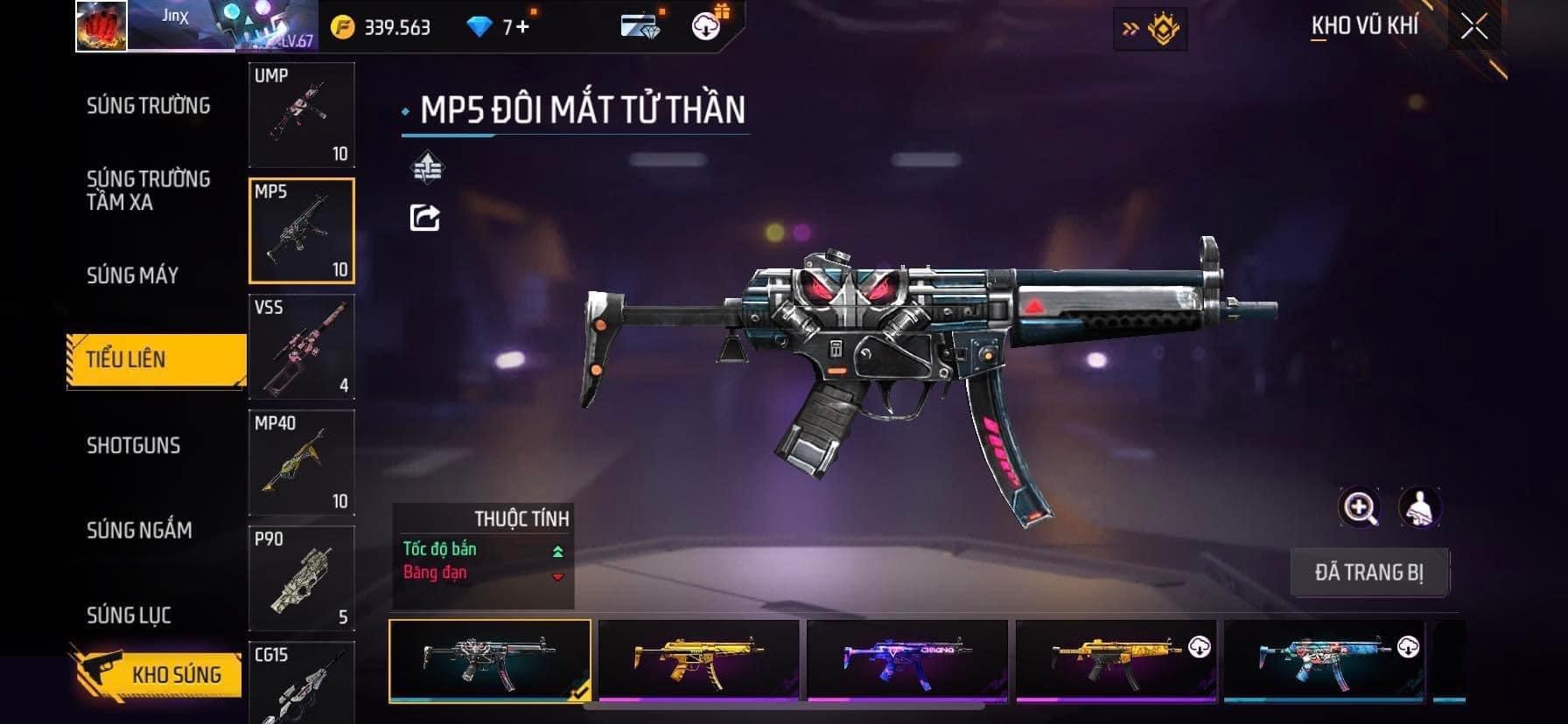Zoom in with the magnifier icon
1568x724 pixels.
(x=1360, y=507)
